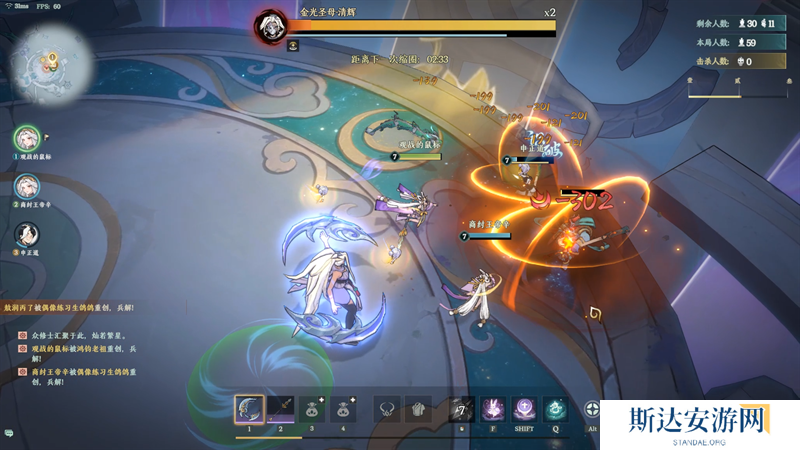Use the pouch item in slot 3
The image size is (800, 450).
(x=313, y=408)
